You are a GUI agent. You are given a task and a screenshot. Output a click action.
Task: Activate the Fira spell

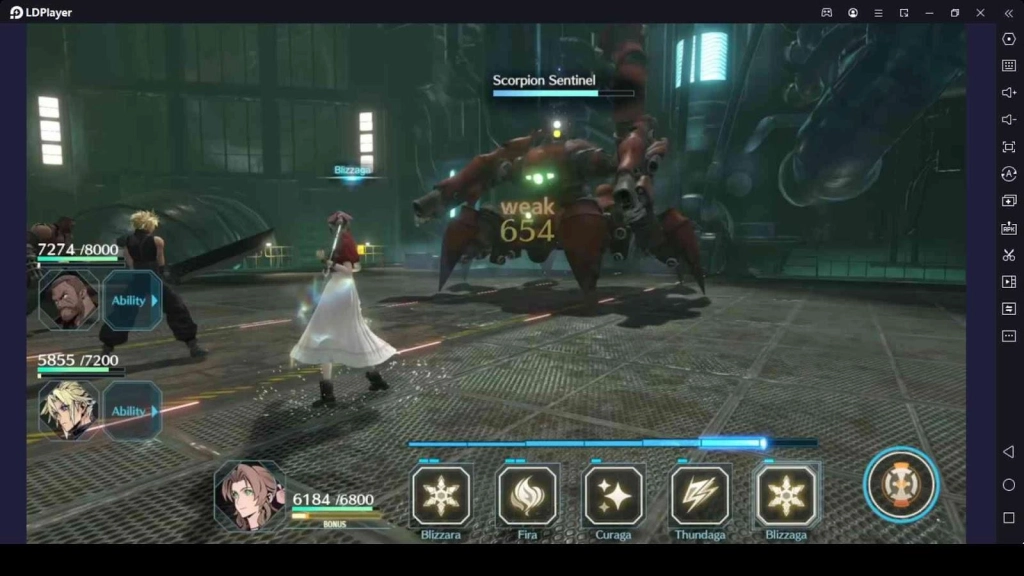coord(527,496)
